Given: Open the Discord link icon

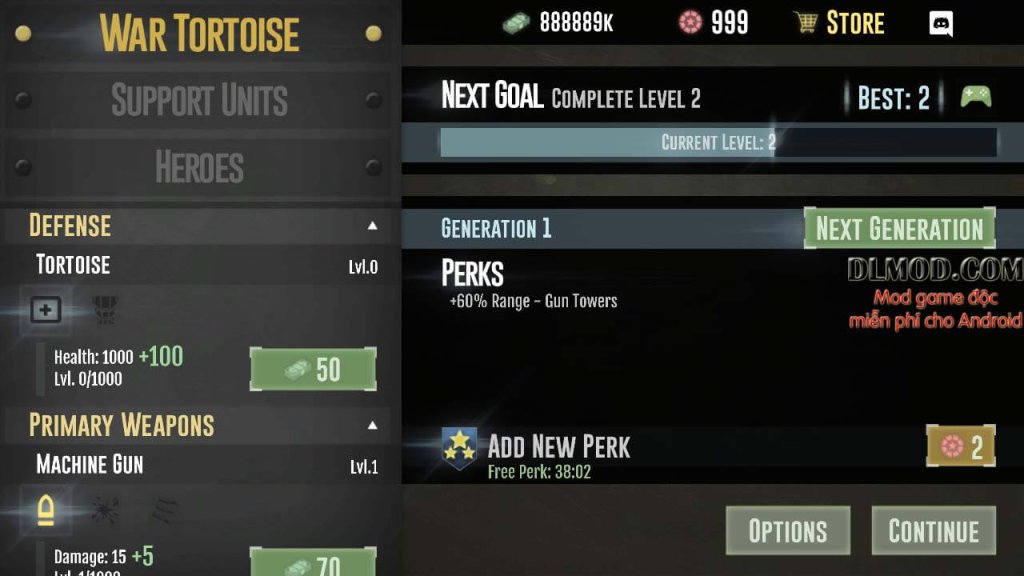Looking at the screenshot, I should (941, 23).
